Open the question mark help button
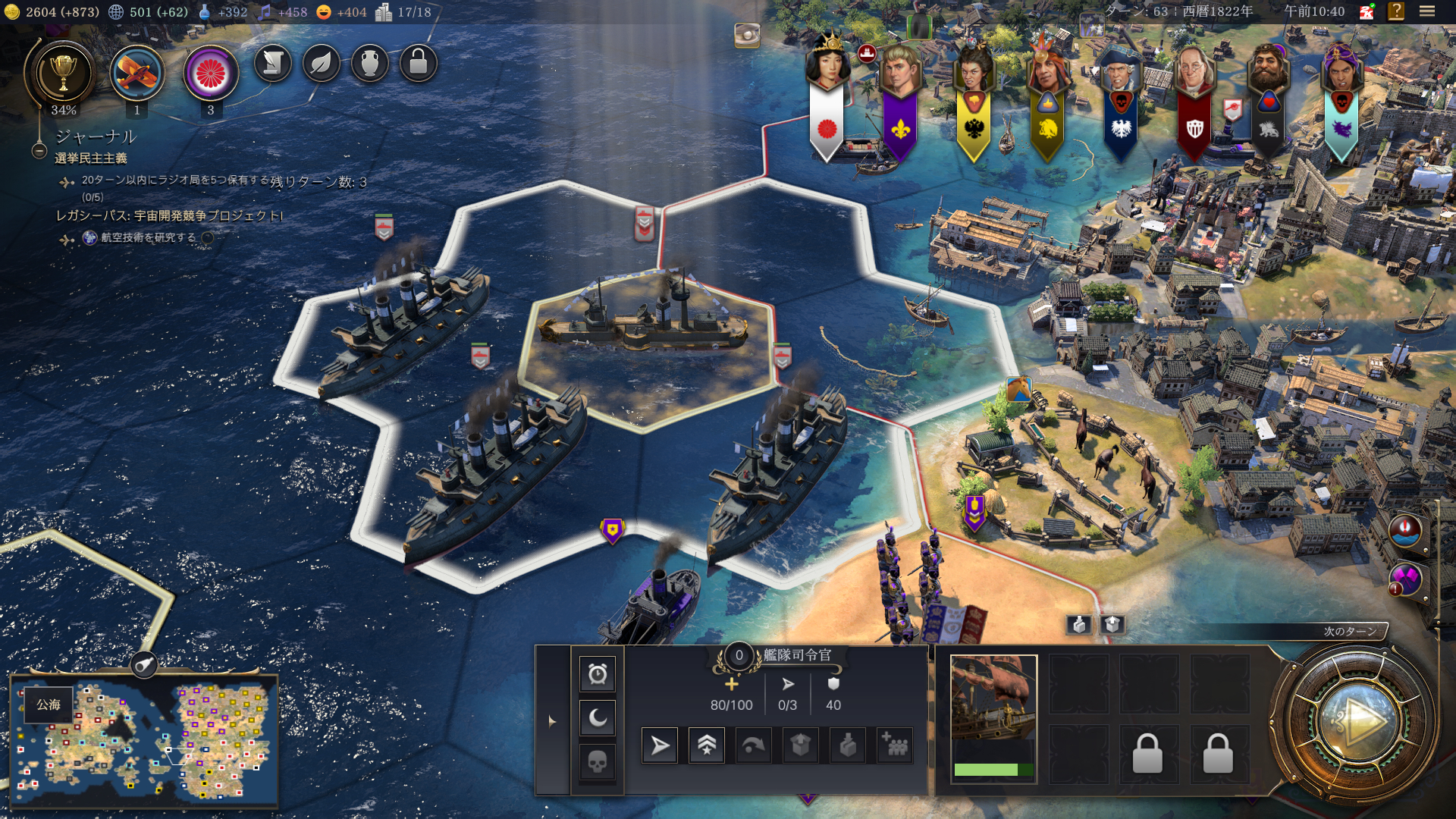 tap(1395, 11)
